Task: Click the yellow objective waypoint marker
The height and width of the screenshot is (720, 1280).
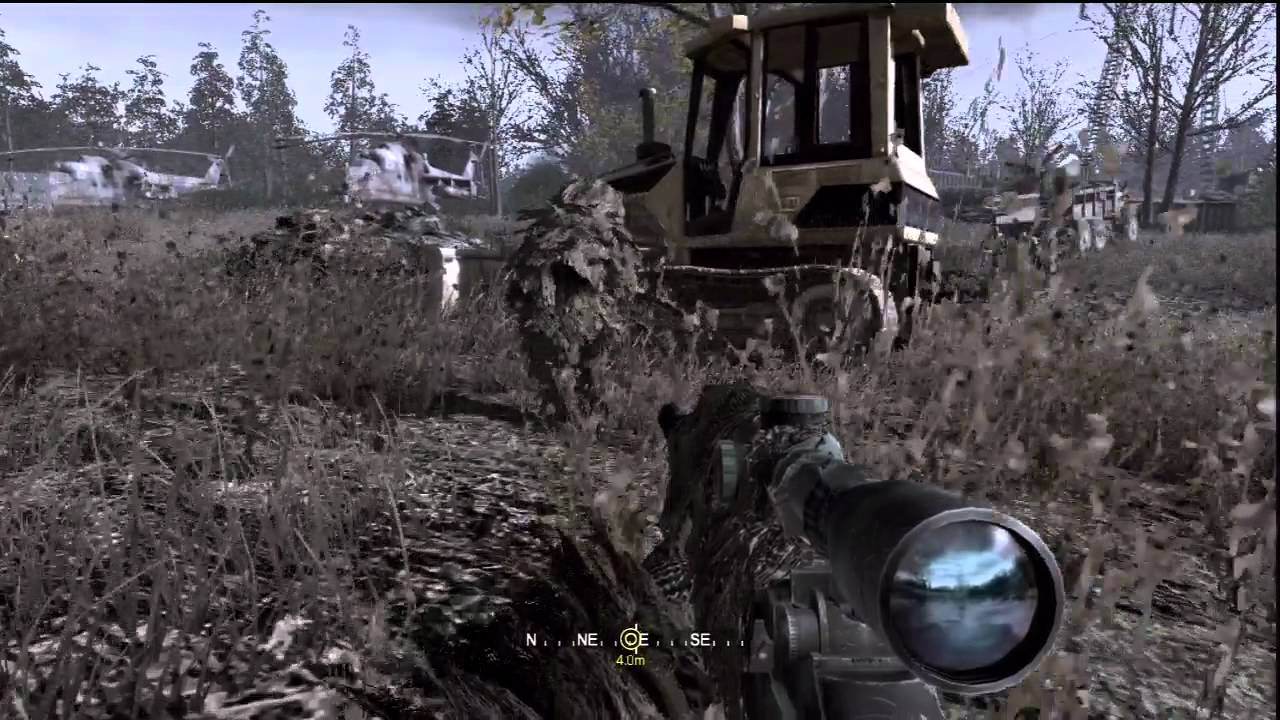Action: tap(630, 640)
